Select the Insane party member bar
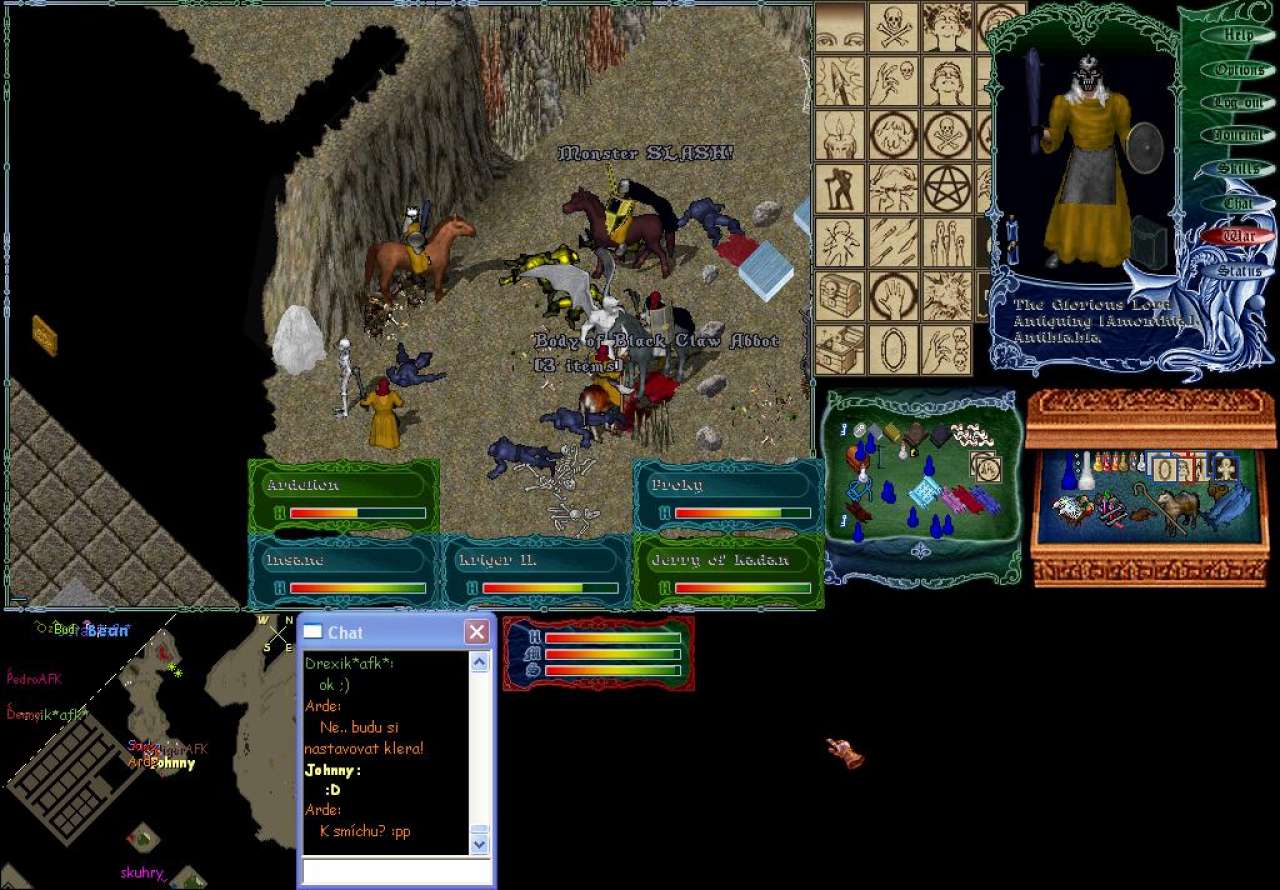 click(x=343, y=572)
